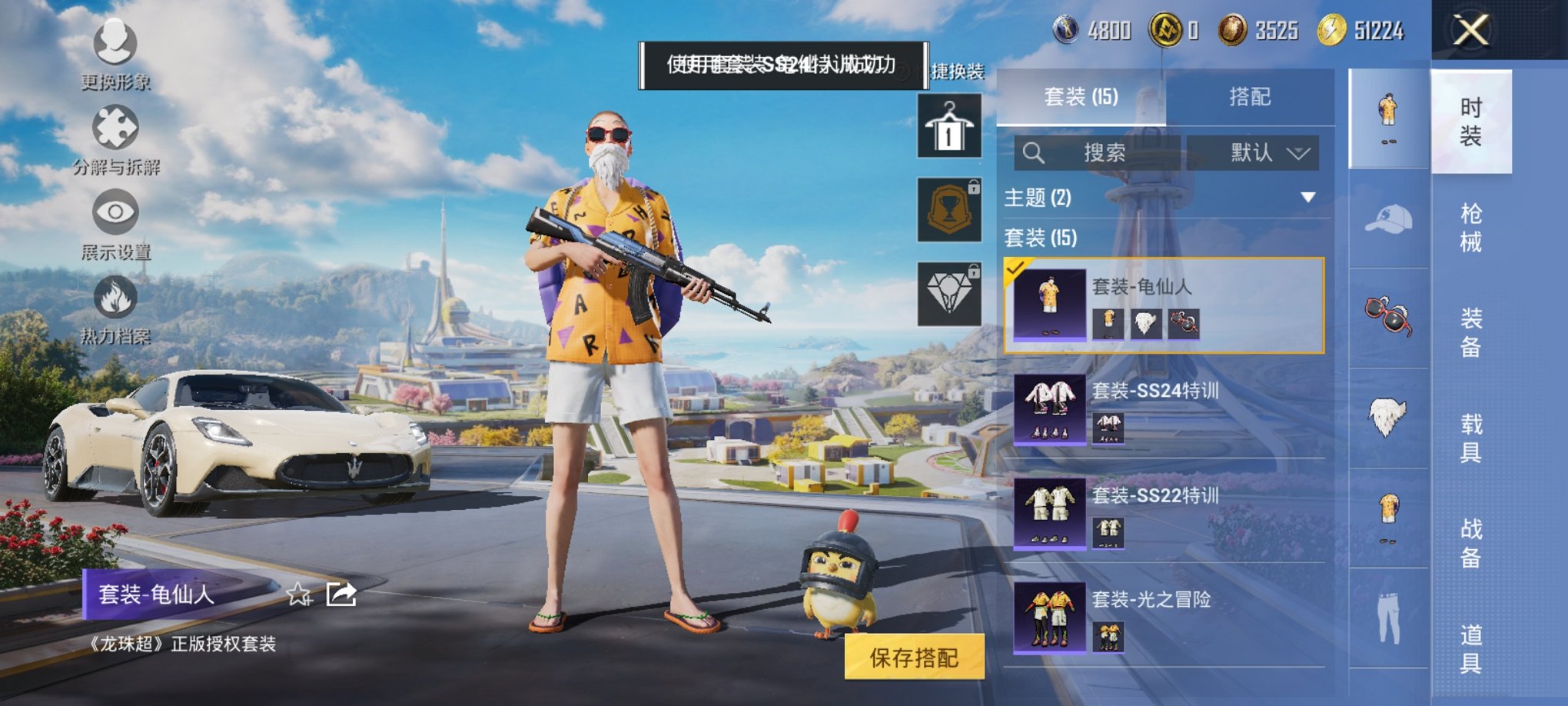The image size is (1568, 706).
Task: Switch to the 搭配 tab
Action: point(1251,95)
